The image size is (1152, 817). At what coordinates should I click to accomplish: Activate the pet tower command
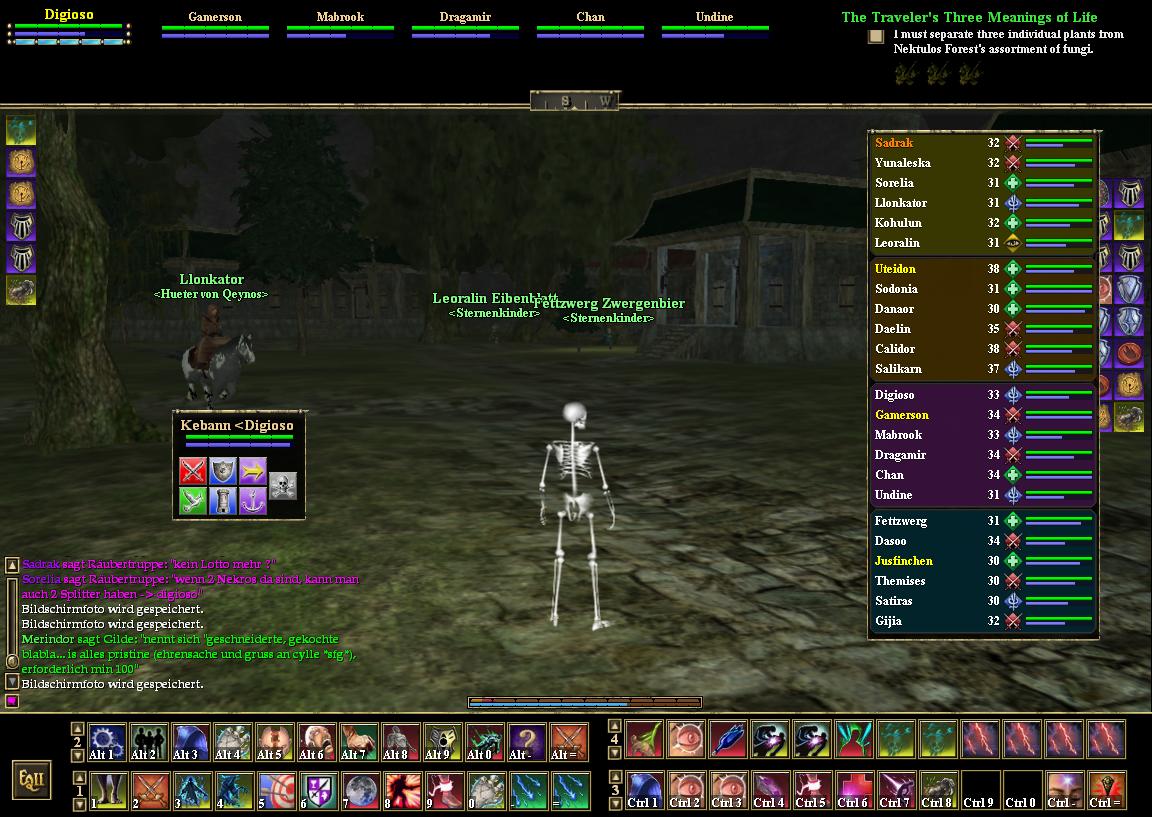tap(223, 500)
